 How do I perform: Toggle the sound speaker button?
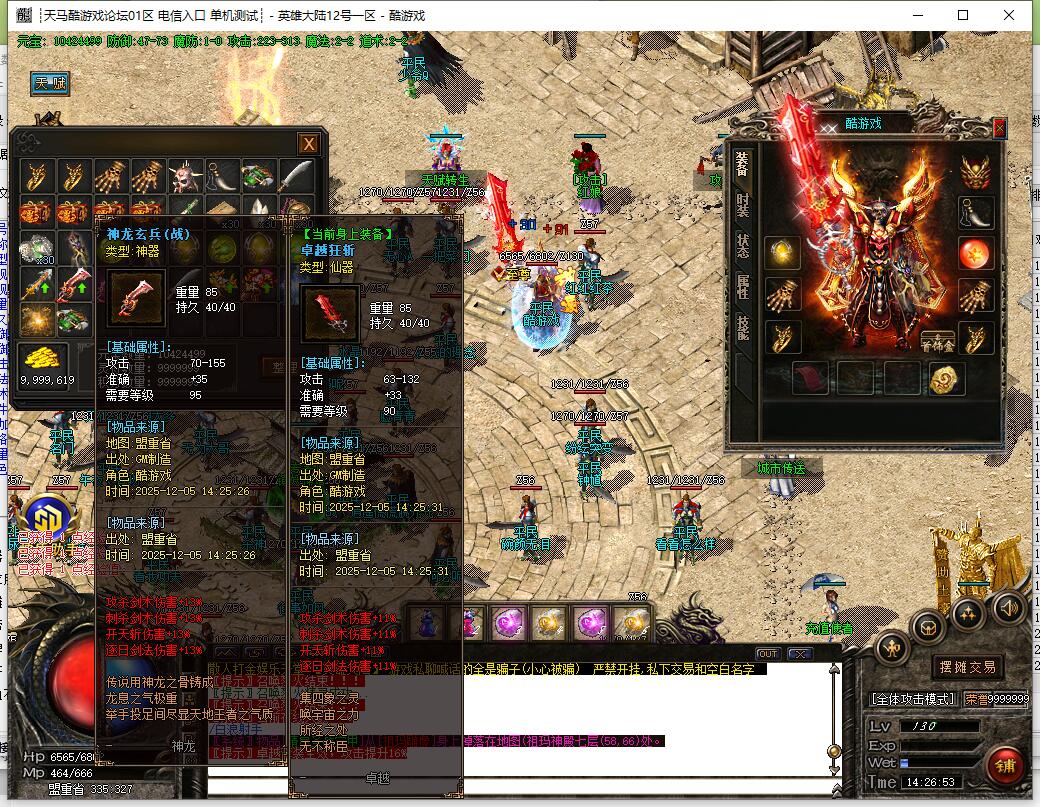tap(1007, 607)
